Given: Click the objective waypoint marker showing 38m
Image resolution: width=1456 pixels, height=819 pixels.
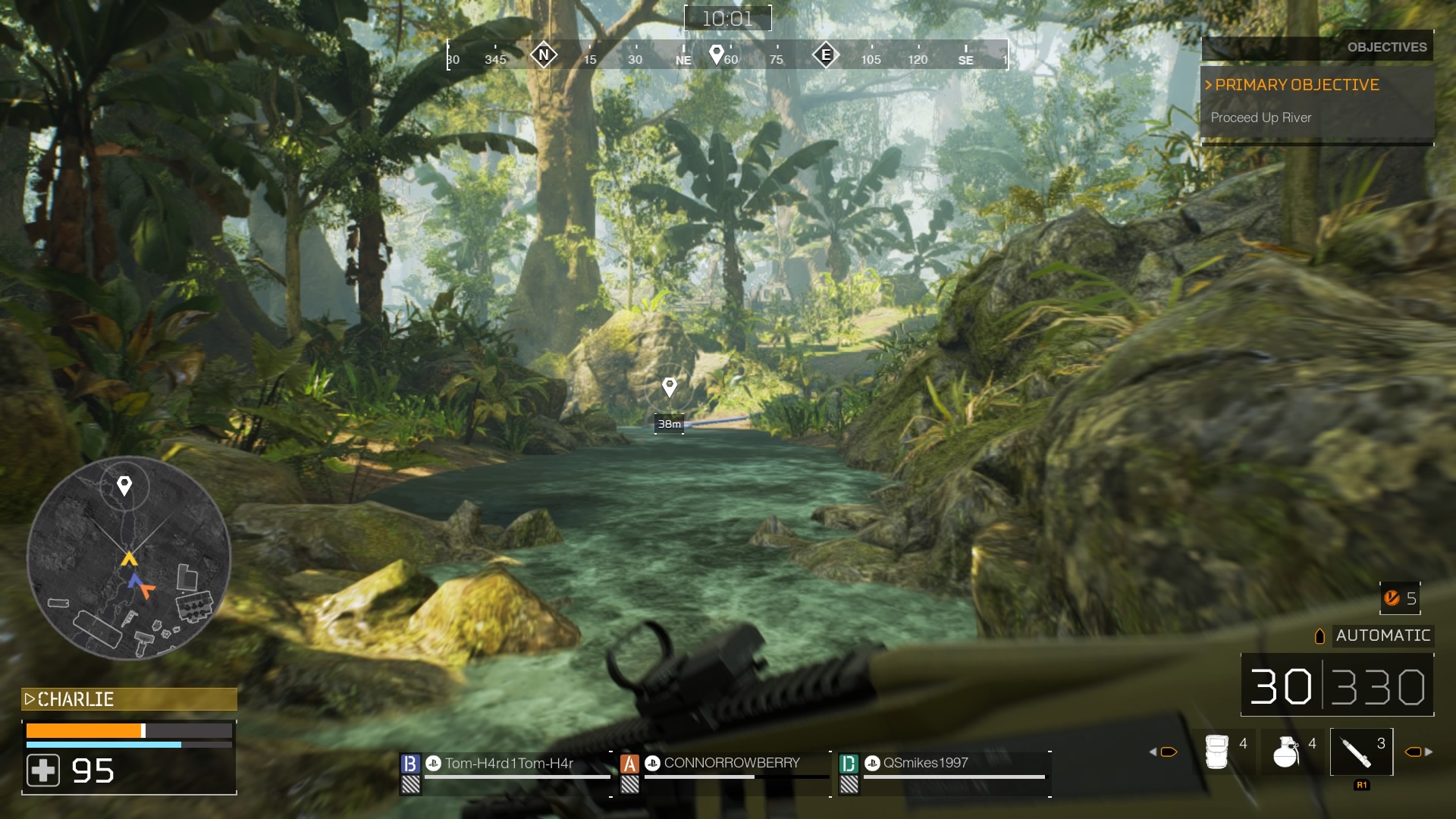Looking at the screenshot, I should [669, 388].
